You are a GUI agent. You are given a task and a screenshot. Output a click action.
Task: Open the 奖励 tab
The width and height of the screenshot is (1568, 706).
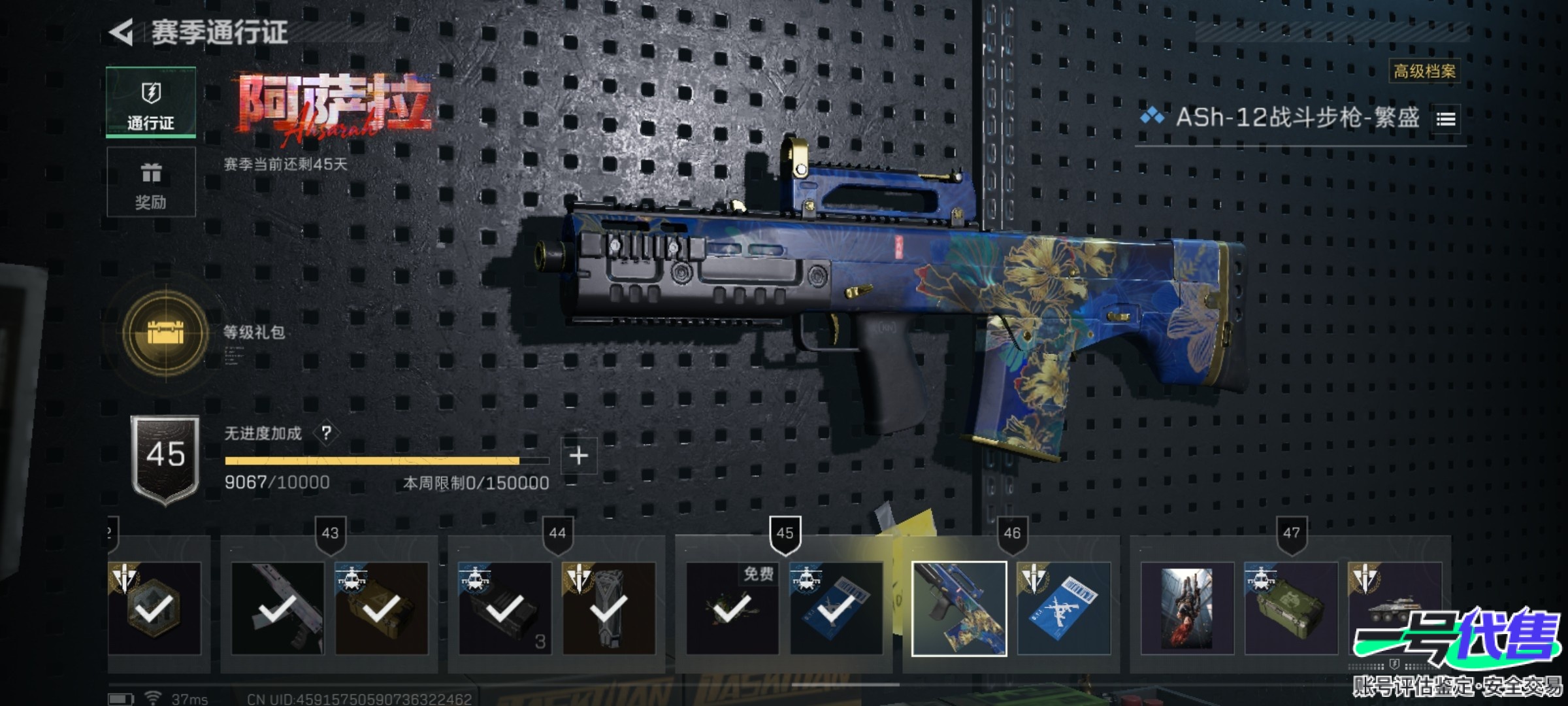pyautogui.click(x=151, y=182)
